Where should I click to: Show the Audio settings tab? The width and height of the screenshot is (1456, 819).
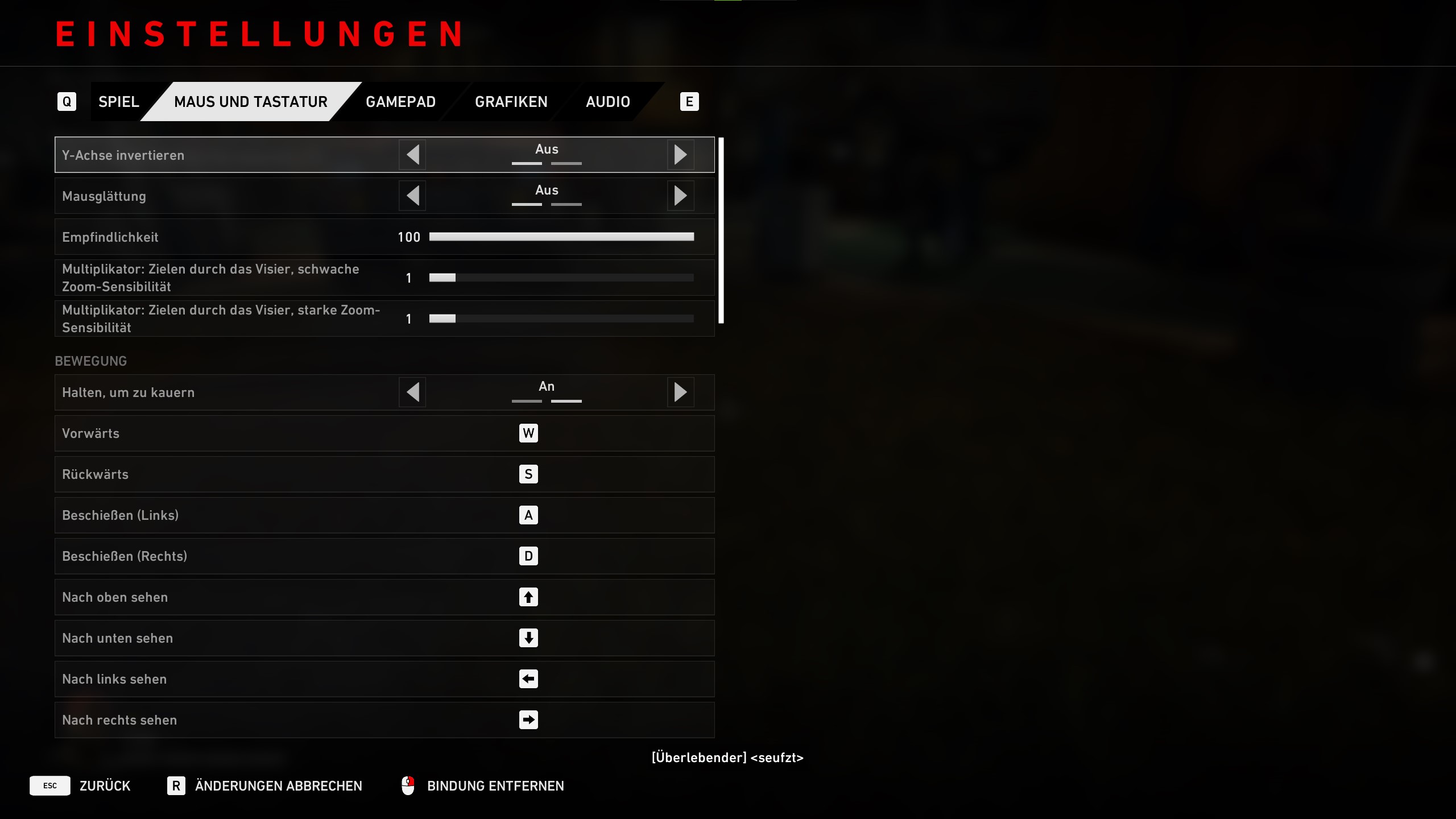click(607, 102)
